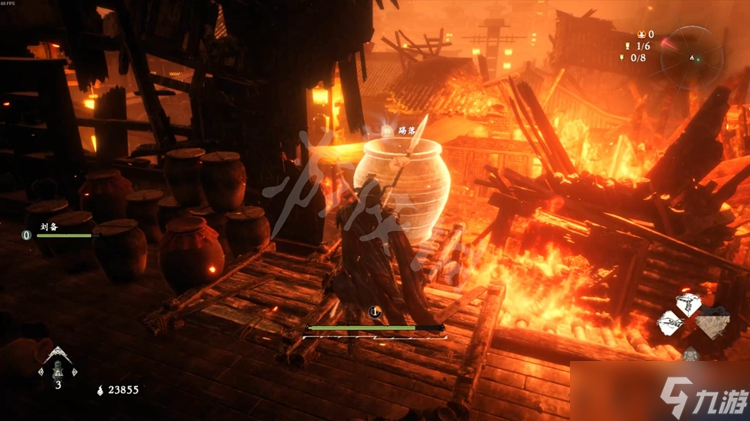
Task: Select the healing pot item slot
Action: [x=57, y=366]
